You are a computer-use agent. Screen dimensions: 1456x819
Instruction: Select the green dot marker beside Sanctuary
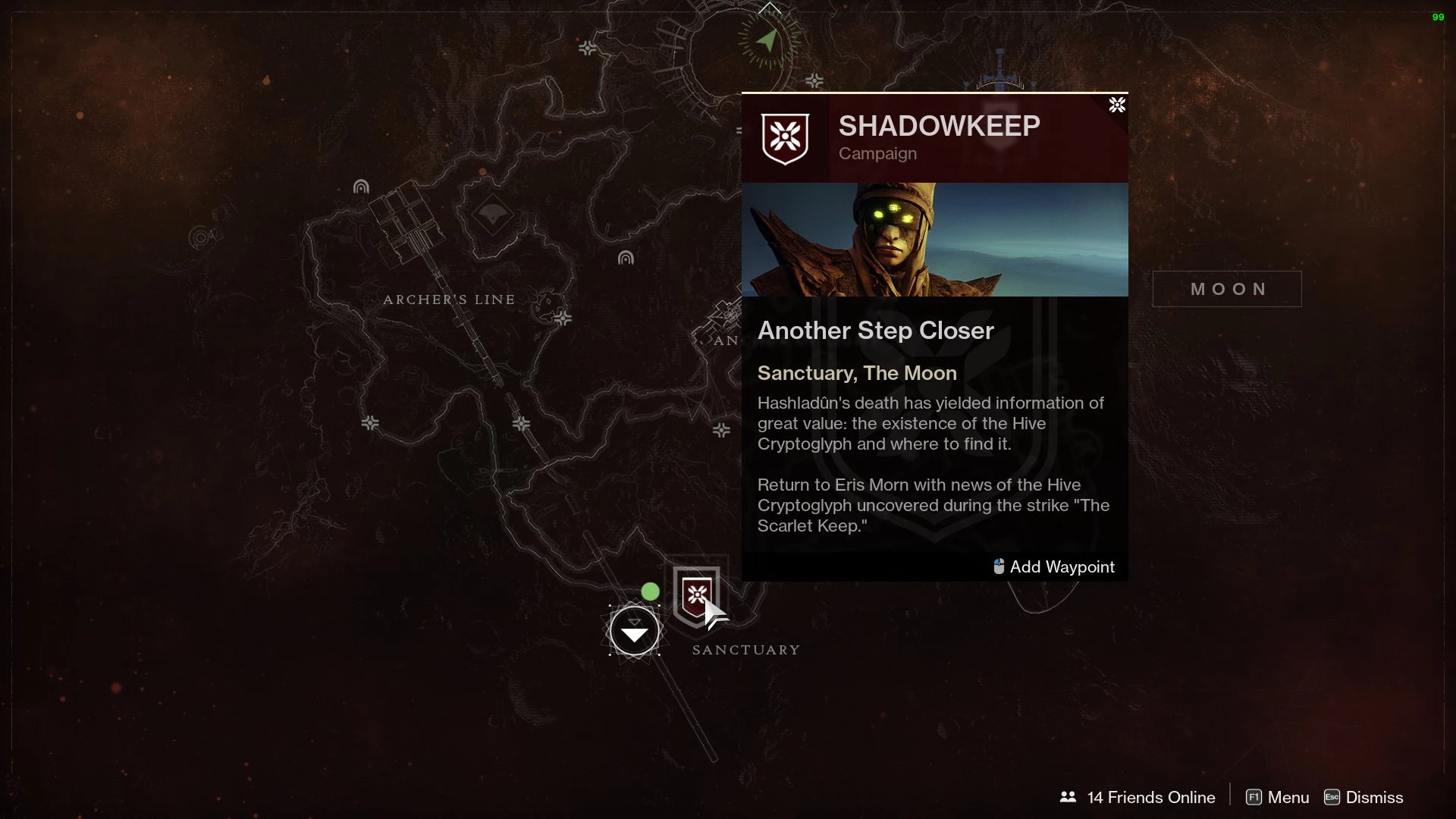coord(650,591)
